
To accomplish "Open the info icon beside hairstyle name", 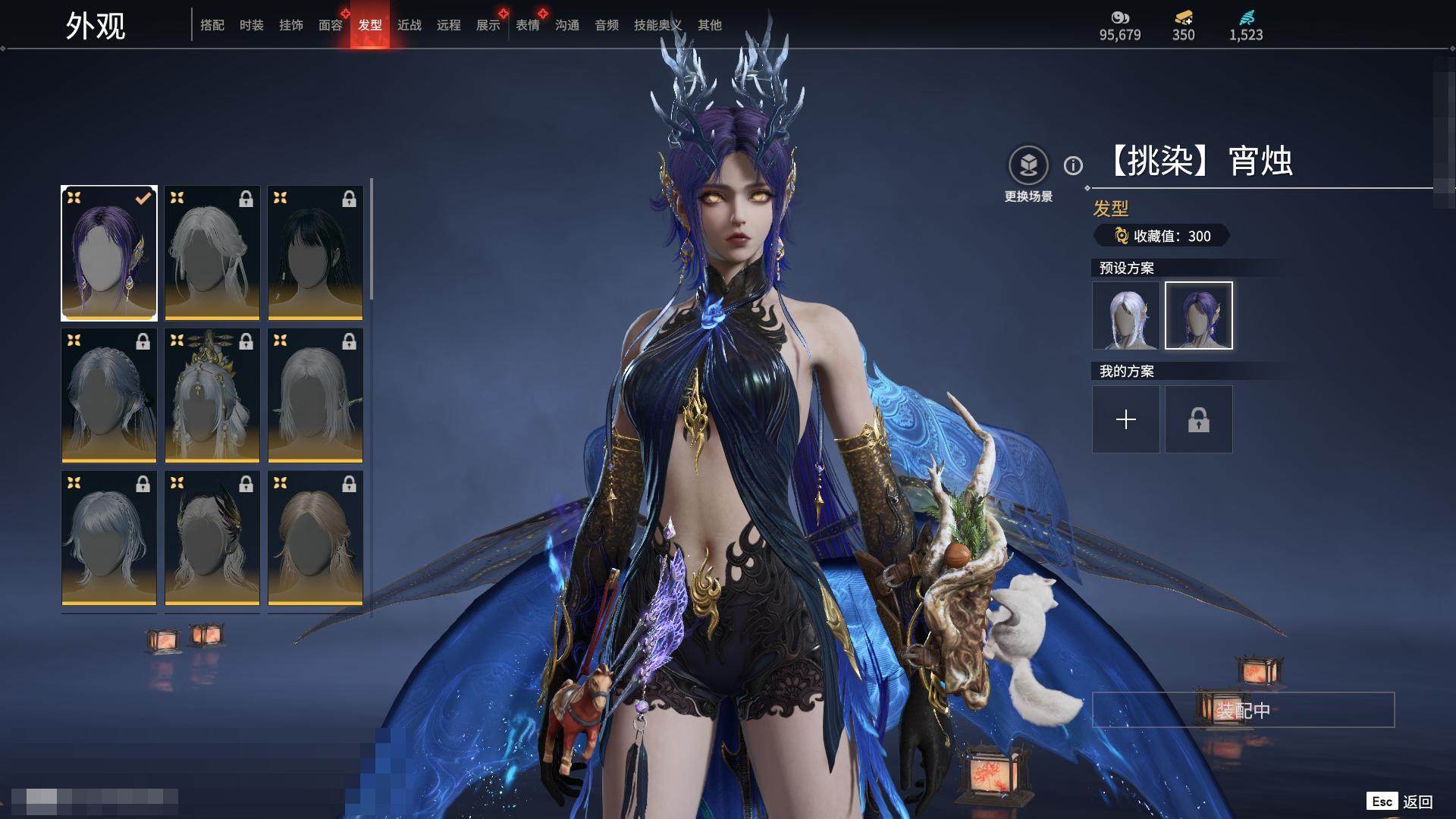I will tap(1073, 165).
